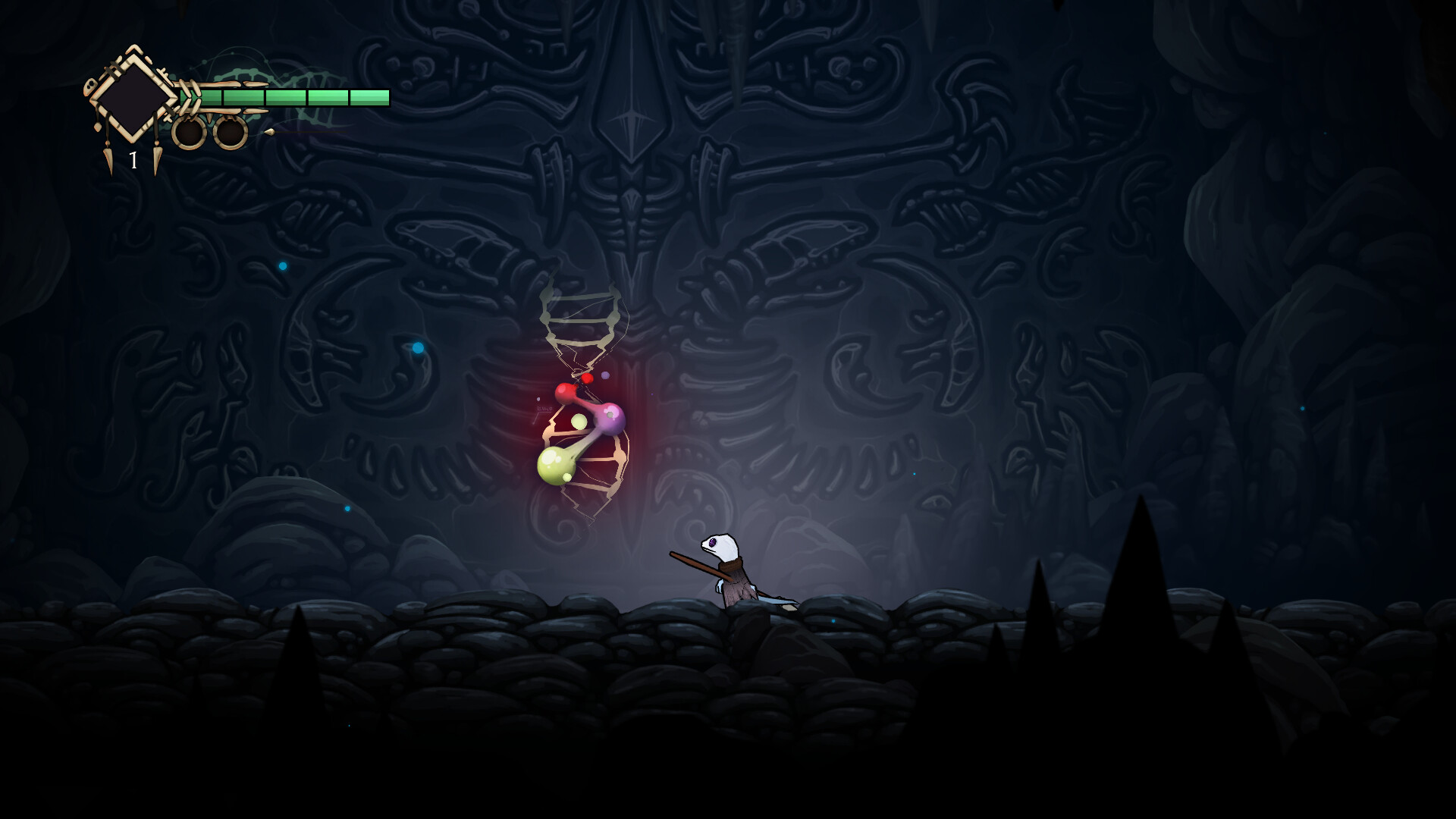Select the first round spell charge socket
This screenshot has height=819, width=1456.
[x=190, y=134]
